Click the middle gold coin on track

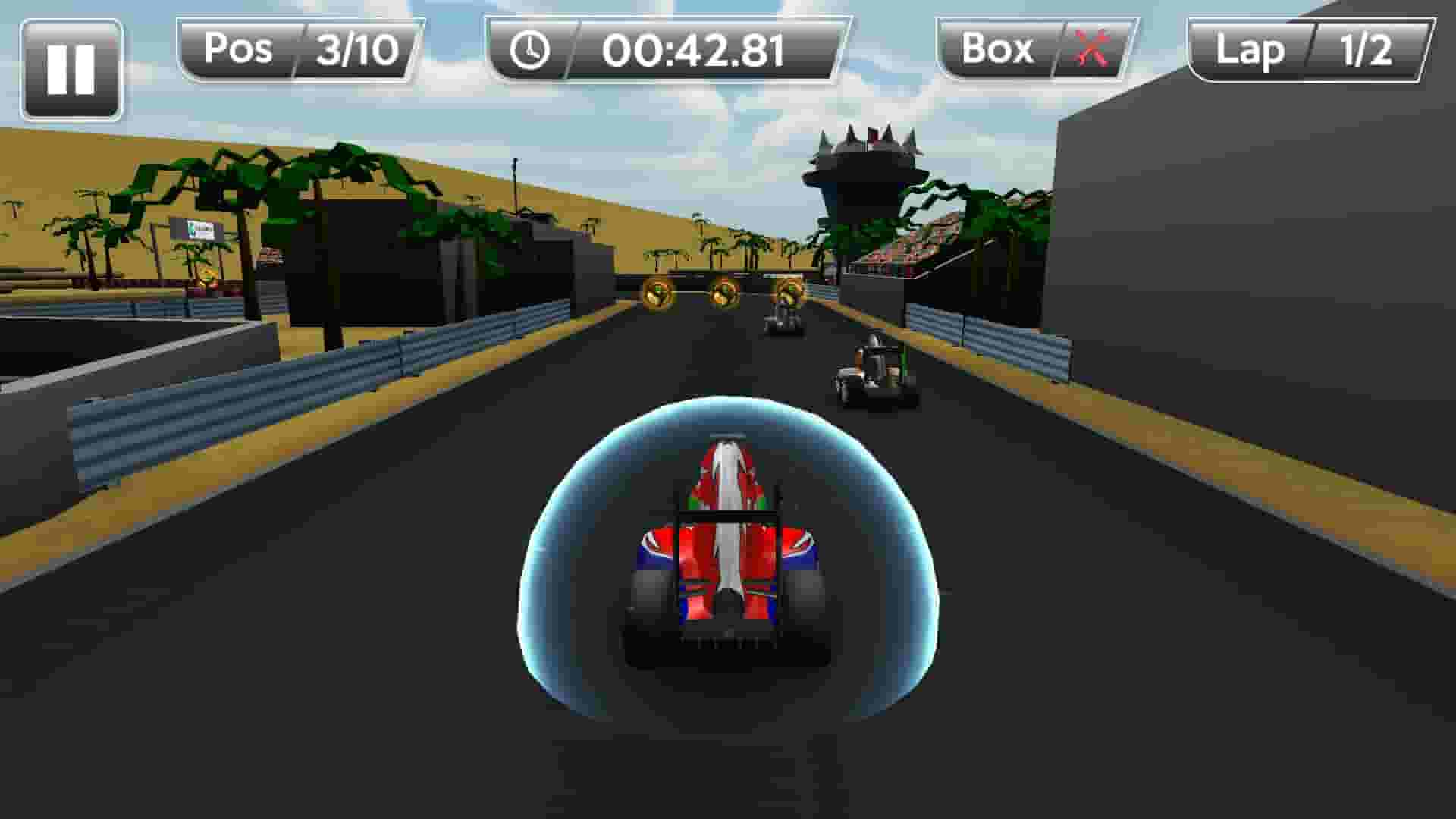click(724, 293)
